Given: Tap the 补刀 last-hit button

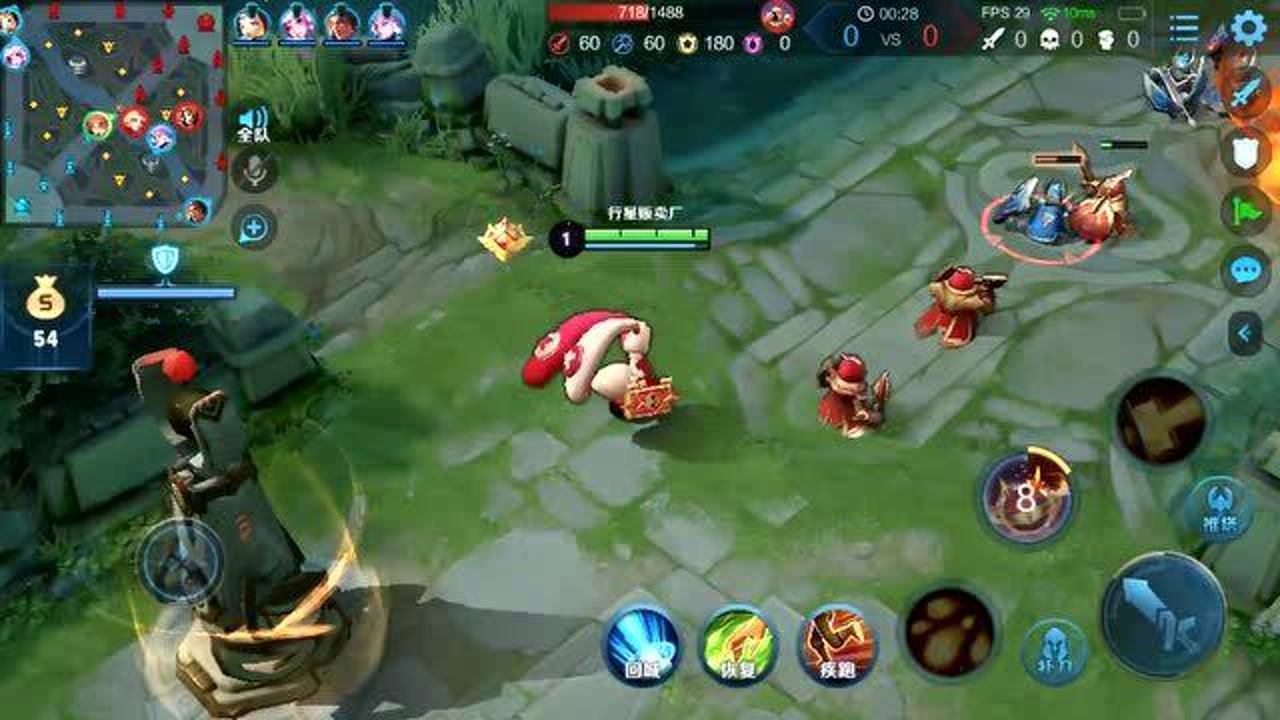Looking at the screenshot, I should click(x=1054, y=651).
